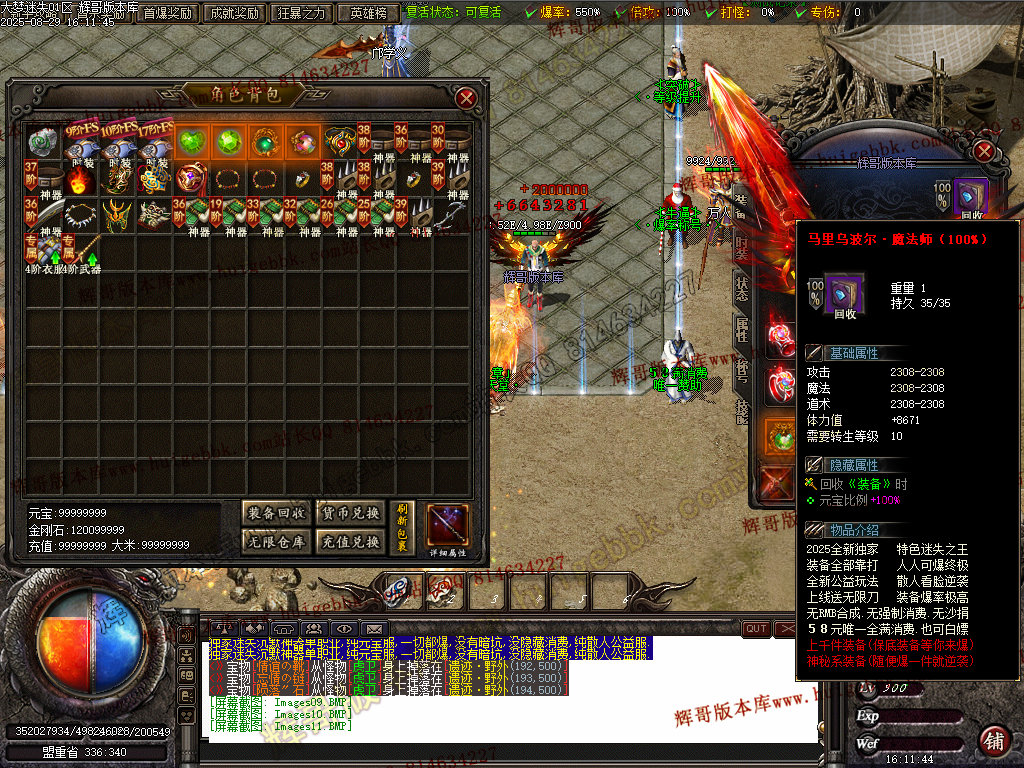Open the 货币兑换 currency exchange

349,514
